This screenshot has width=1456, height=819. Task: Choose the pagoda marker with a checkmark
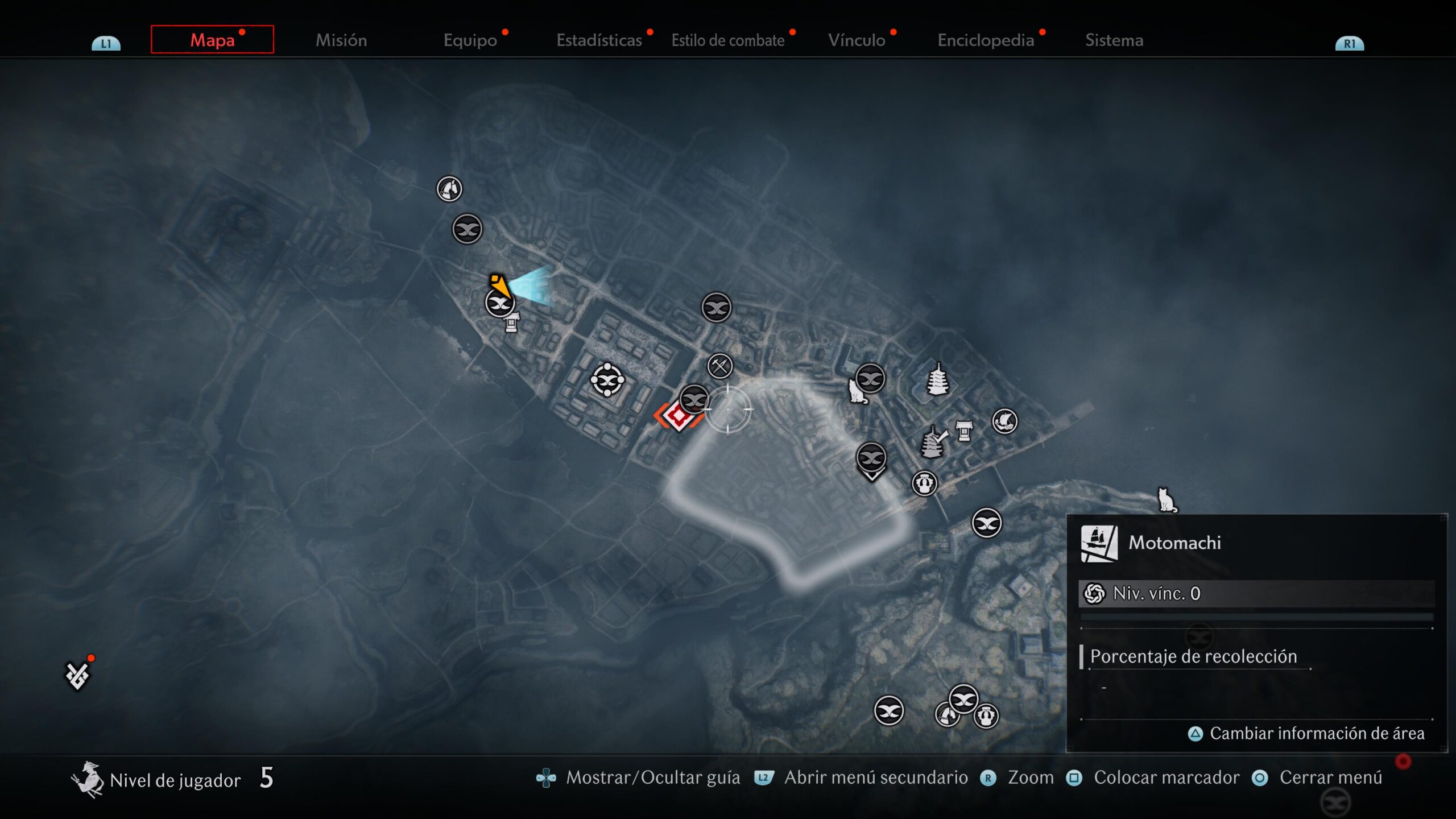[933, 442]
